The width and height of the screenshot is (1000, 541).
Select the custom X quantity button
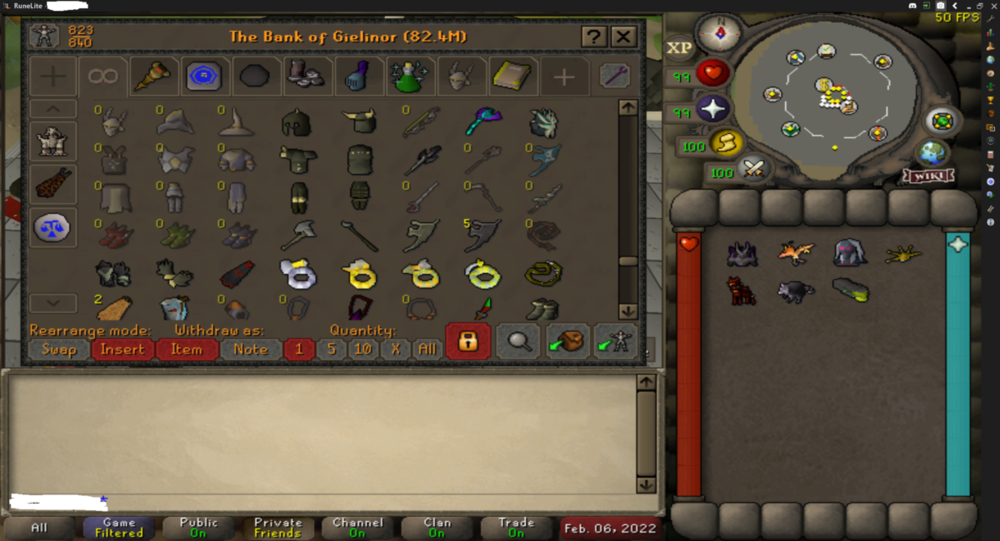point(395,349)
